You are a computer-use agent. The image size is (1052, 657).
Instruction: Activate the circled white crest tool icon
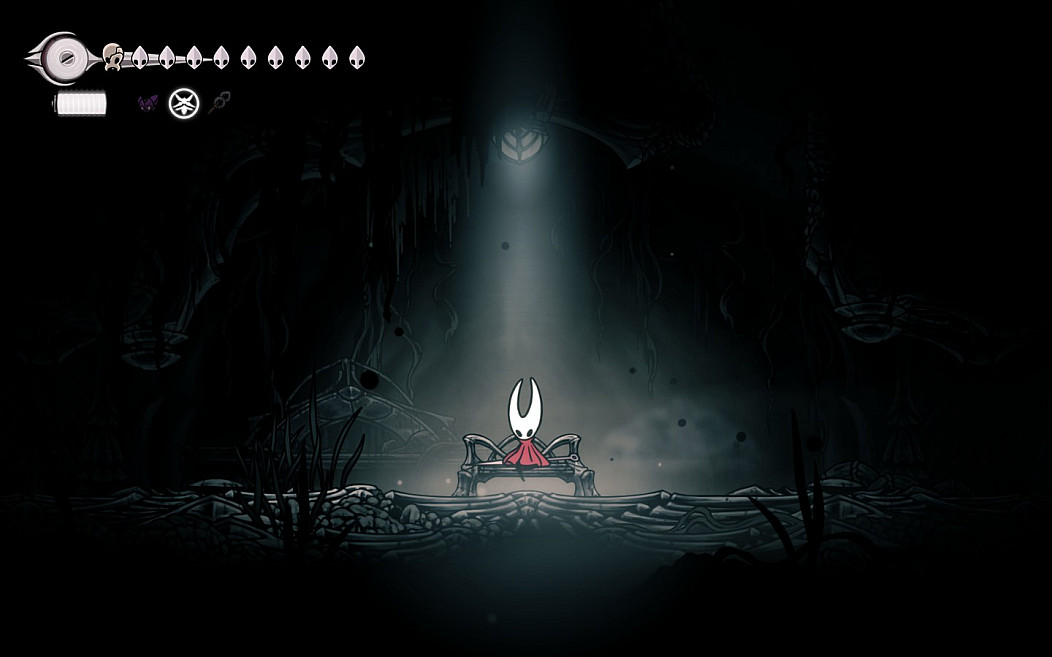click(x=183, y=103)
